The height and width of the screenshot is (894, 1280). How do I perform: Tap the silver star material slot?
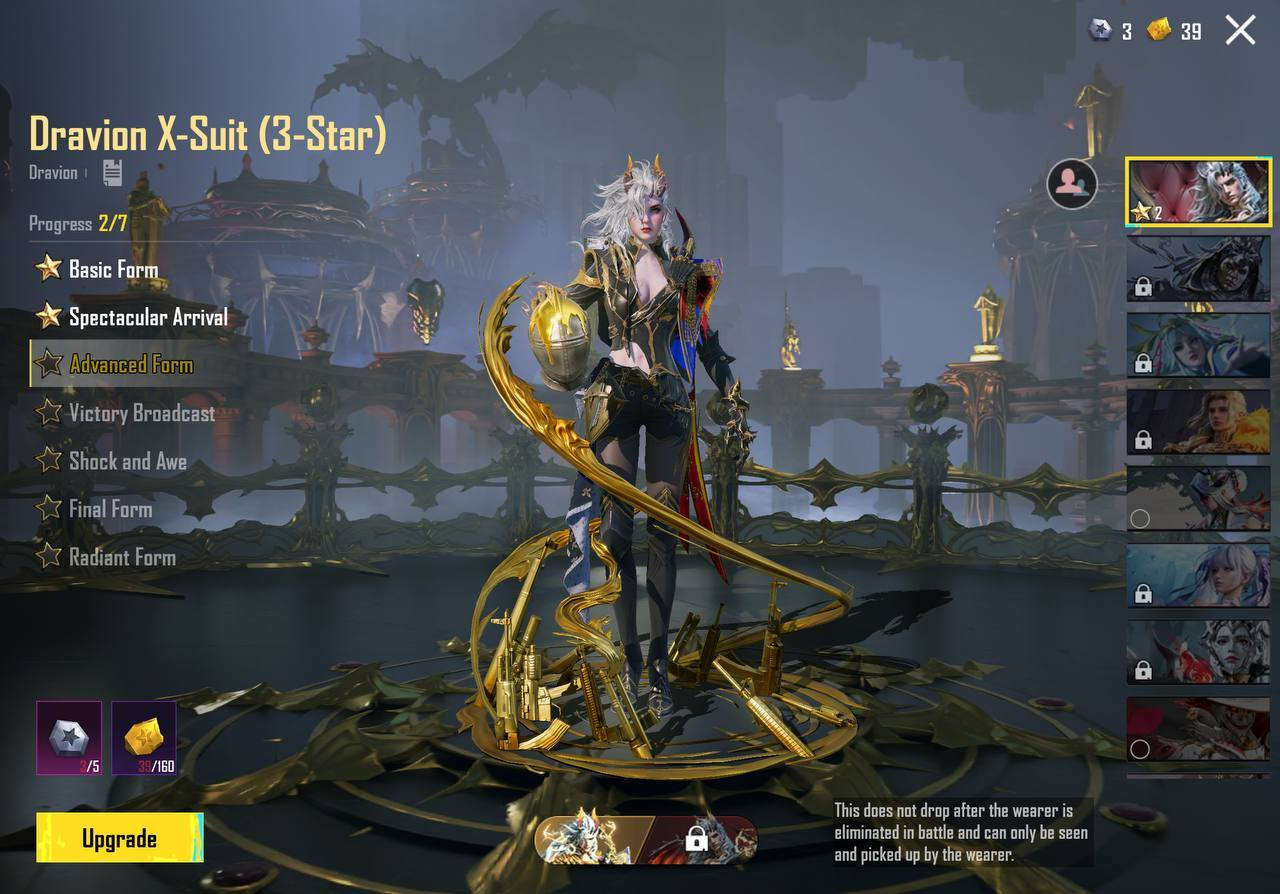69,738
